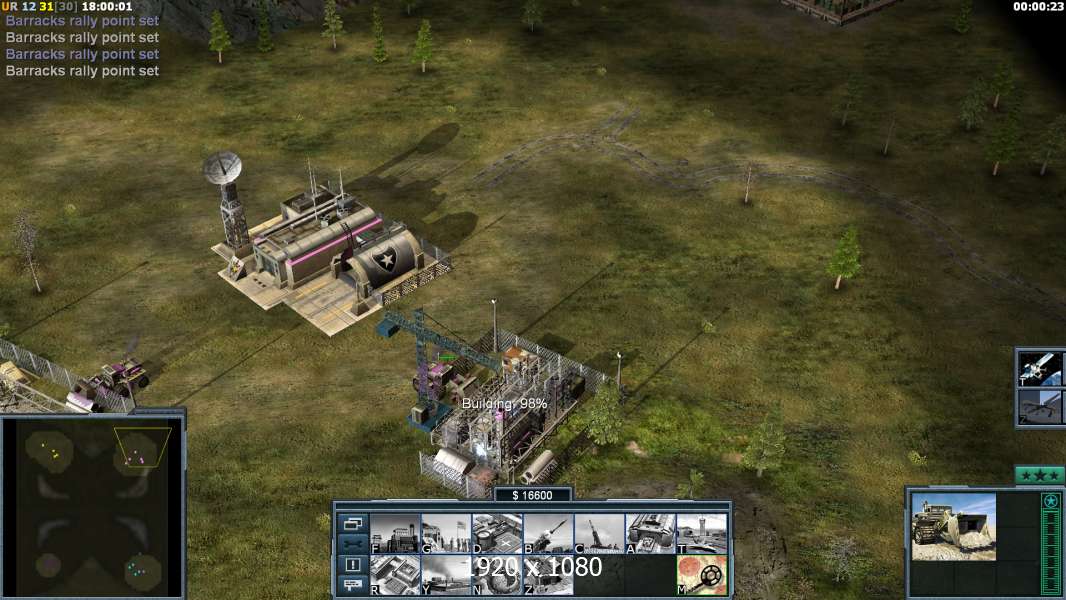Viewport: 1066px width, 600px height.
Task: Pick the build icon labeled N
Action: (x=497, y=574)
